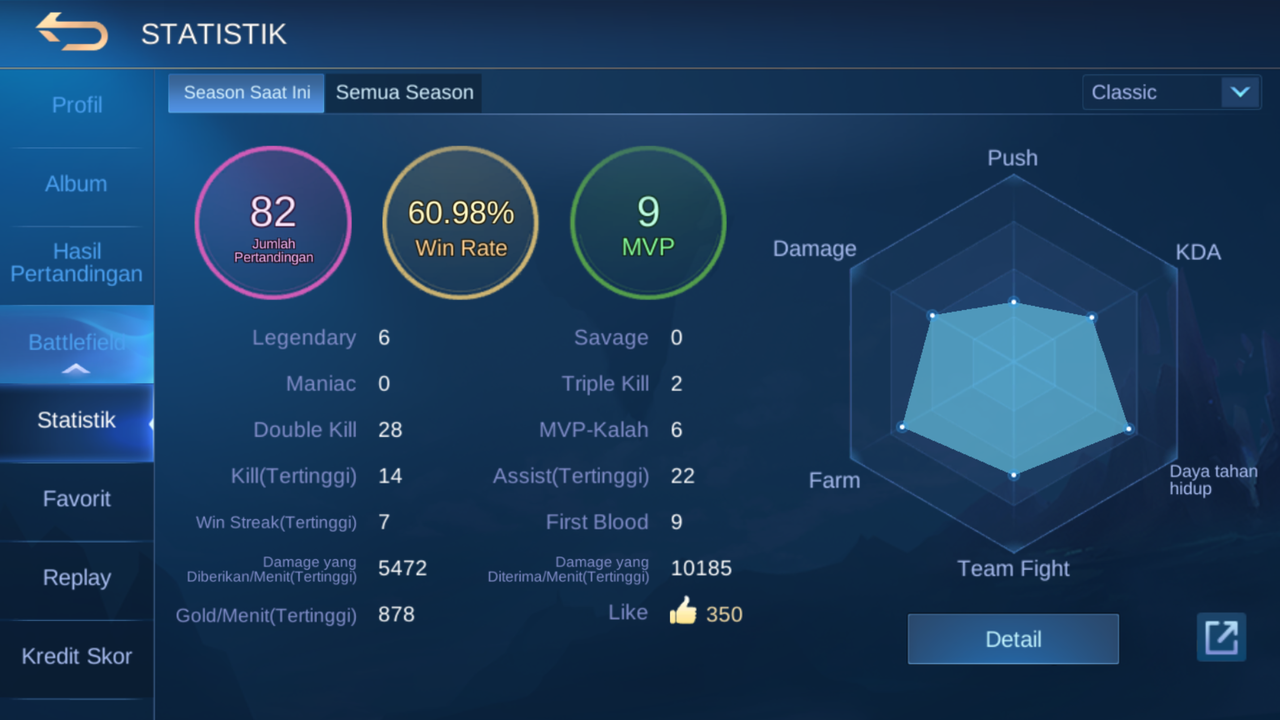Switch to Semua Season tab
Image resolution: width=1280 pixels, height=720 pixels.
[x=404, y=93]
